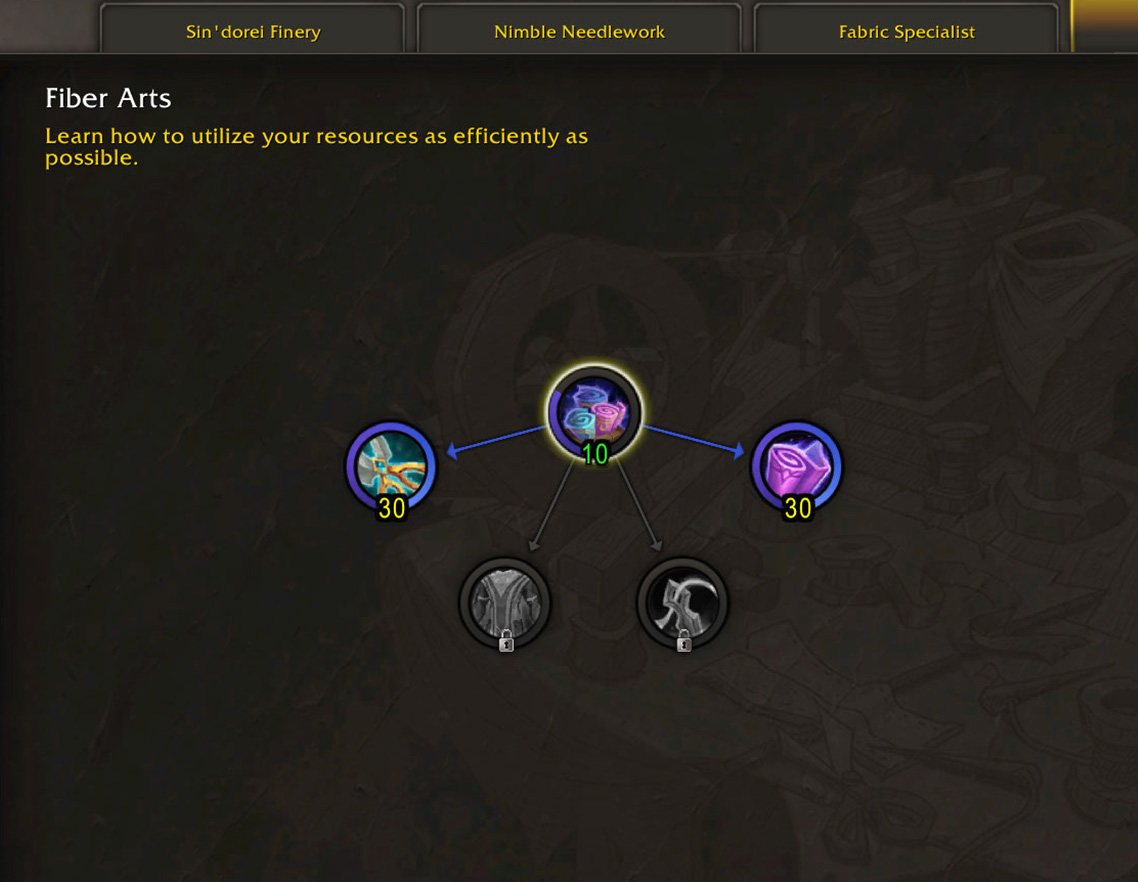
Task: Click the locked gray robe node
Action: [505, 604]
